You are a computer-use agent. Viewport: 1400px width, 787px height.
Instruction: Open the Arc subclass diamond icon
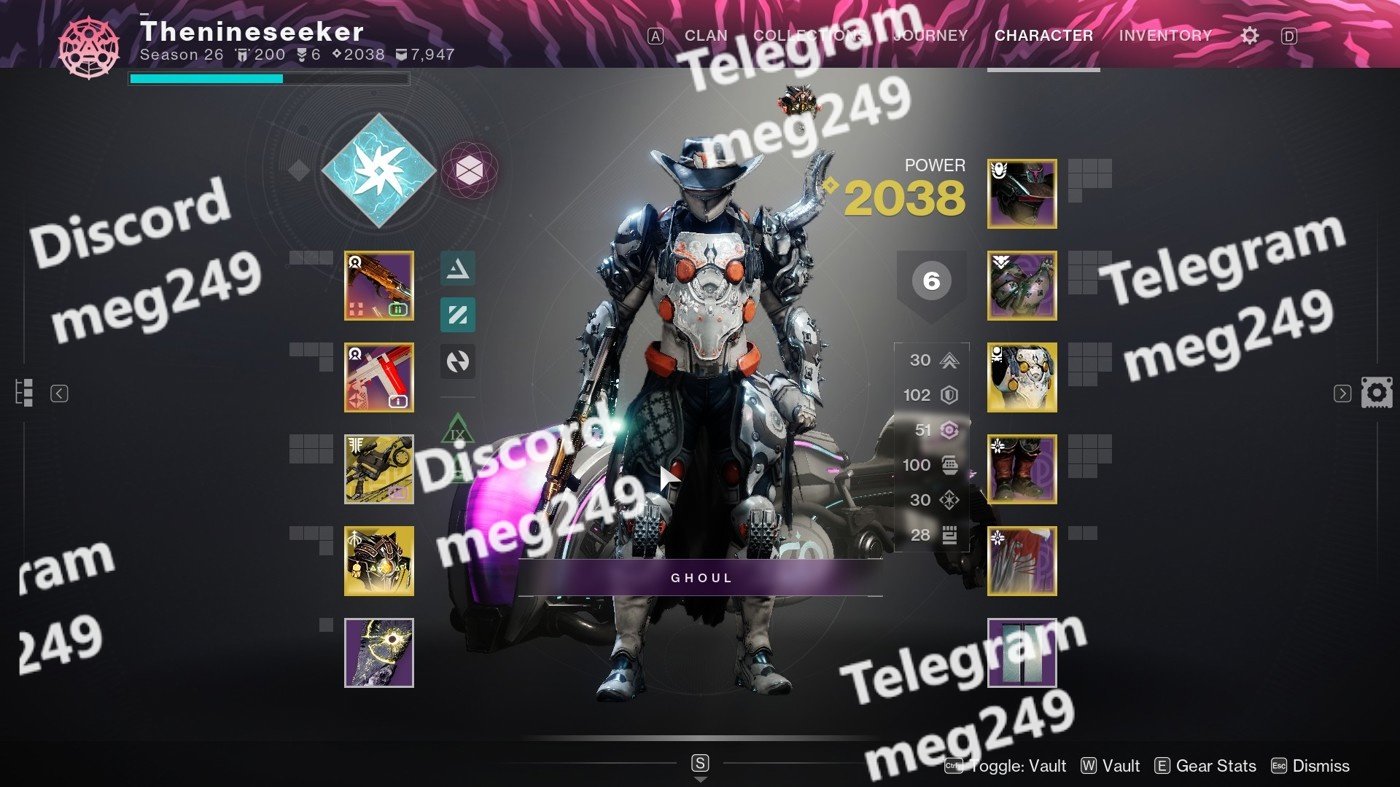[379, 170]
